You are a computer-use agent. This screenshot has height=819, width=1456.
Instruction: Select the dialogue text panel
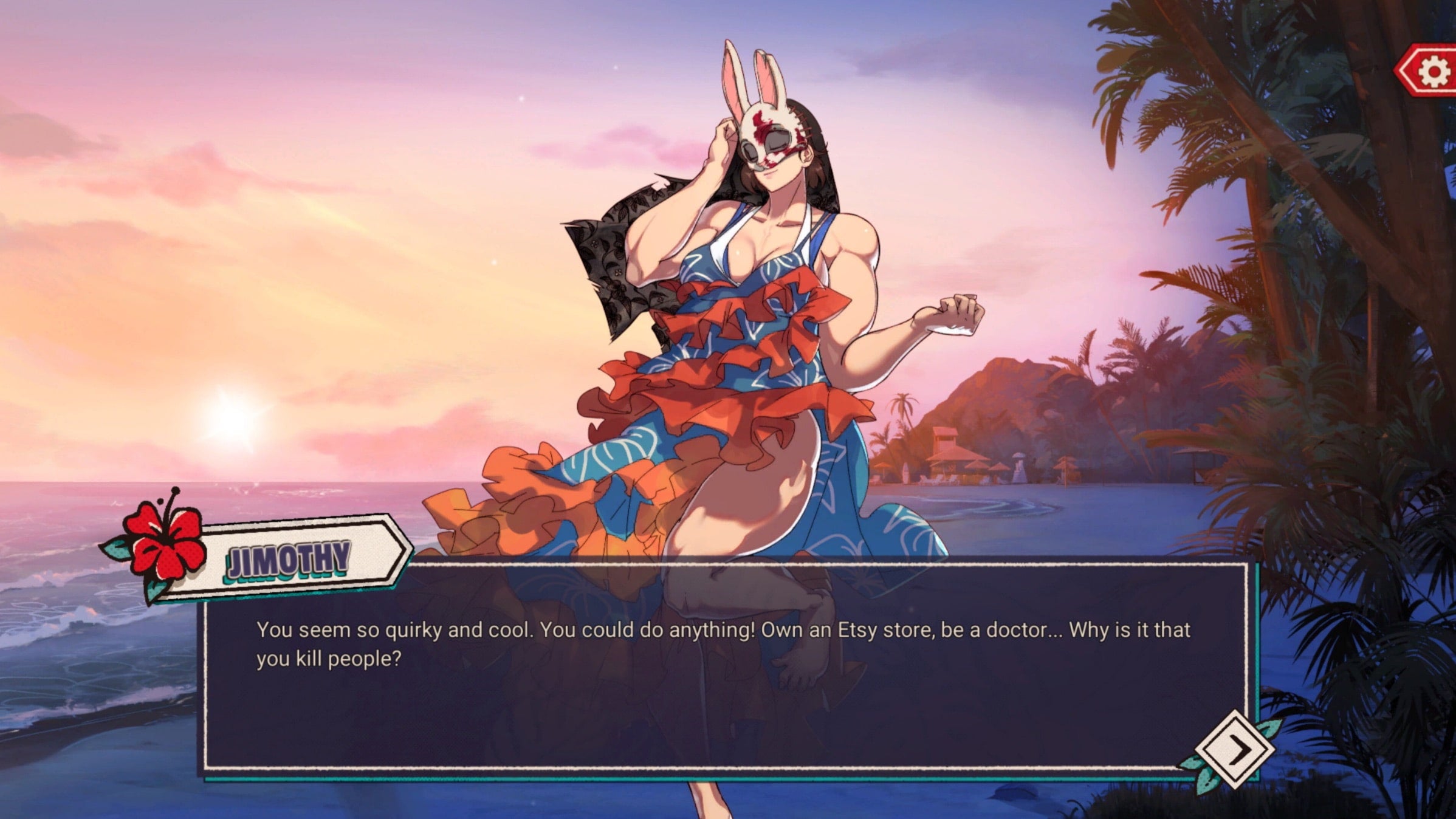729,668
